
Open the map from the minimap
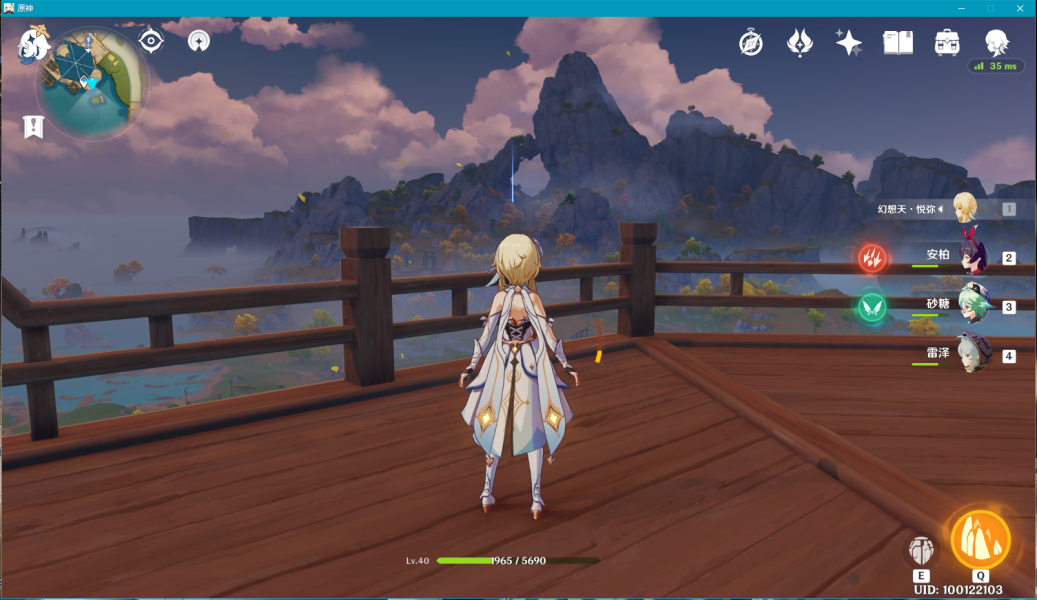pyautogui.click(x=92, y=84)
